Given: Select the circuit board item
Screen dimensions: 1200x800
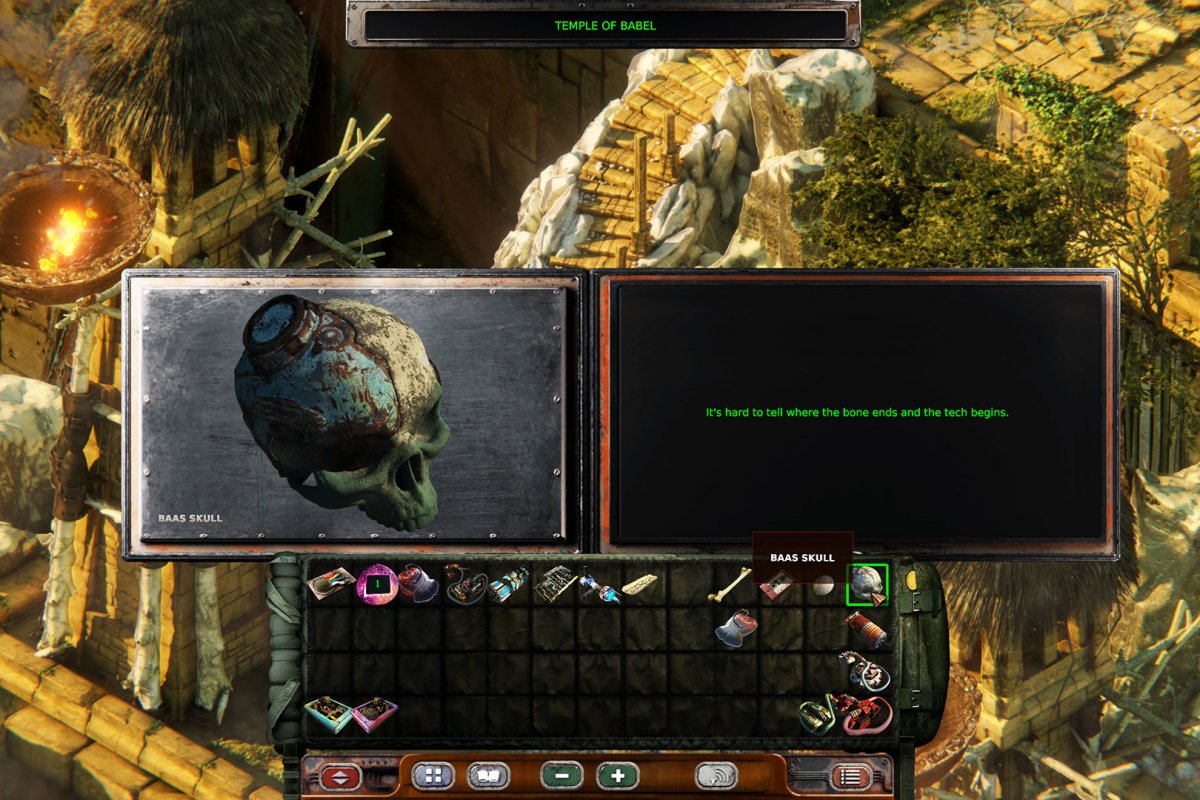Looking at the screenshot, I should pyautogui.click(x=555, y=584).
